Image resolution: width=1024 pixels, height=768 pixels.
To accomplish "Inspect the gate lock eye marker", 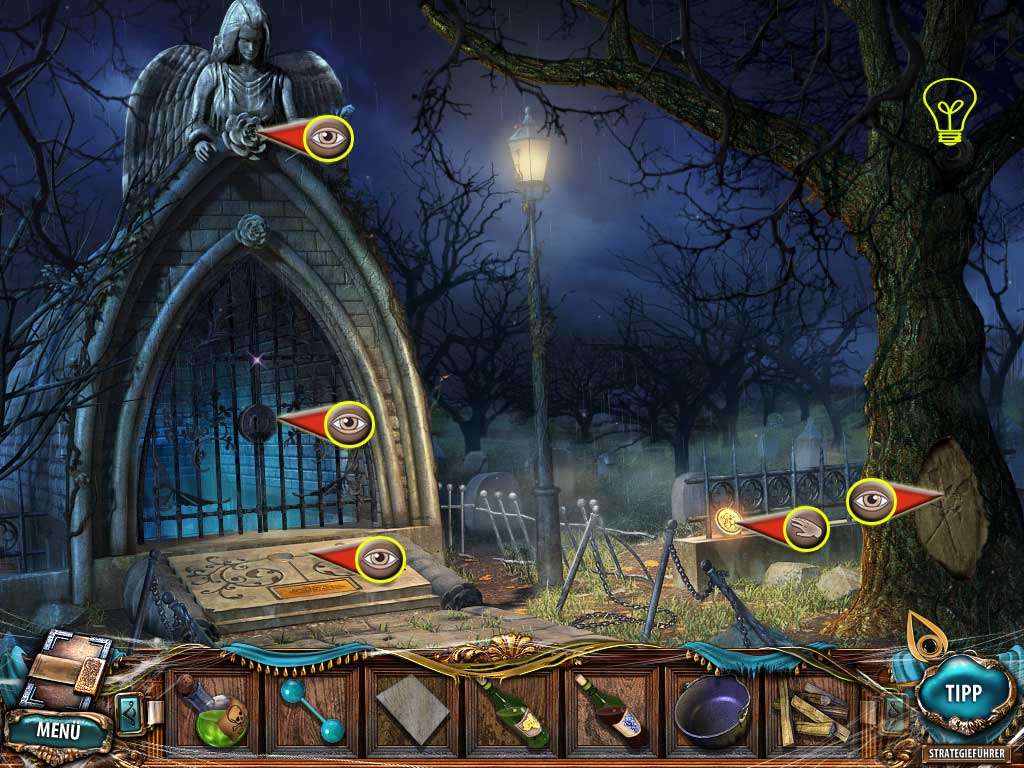I will pyautogui.click(x=349, y=423).
